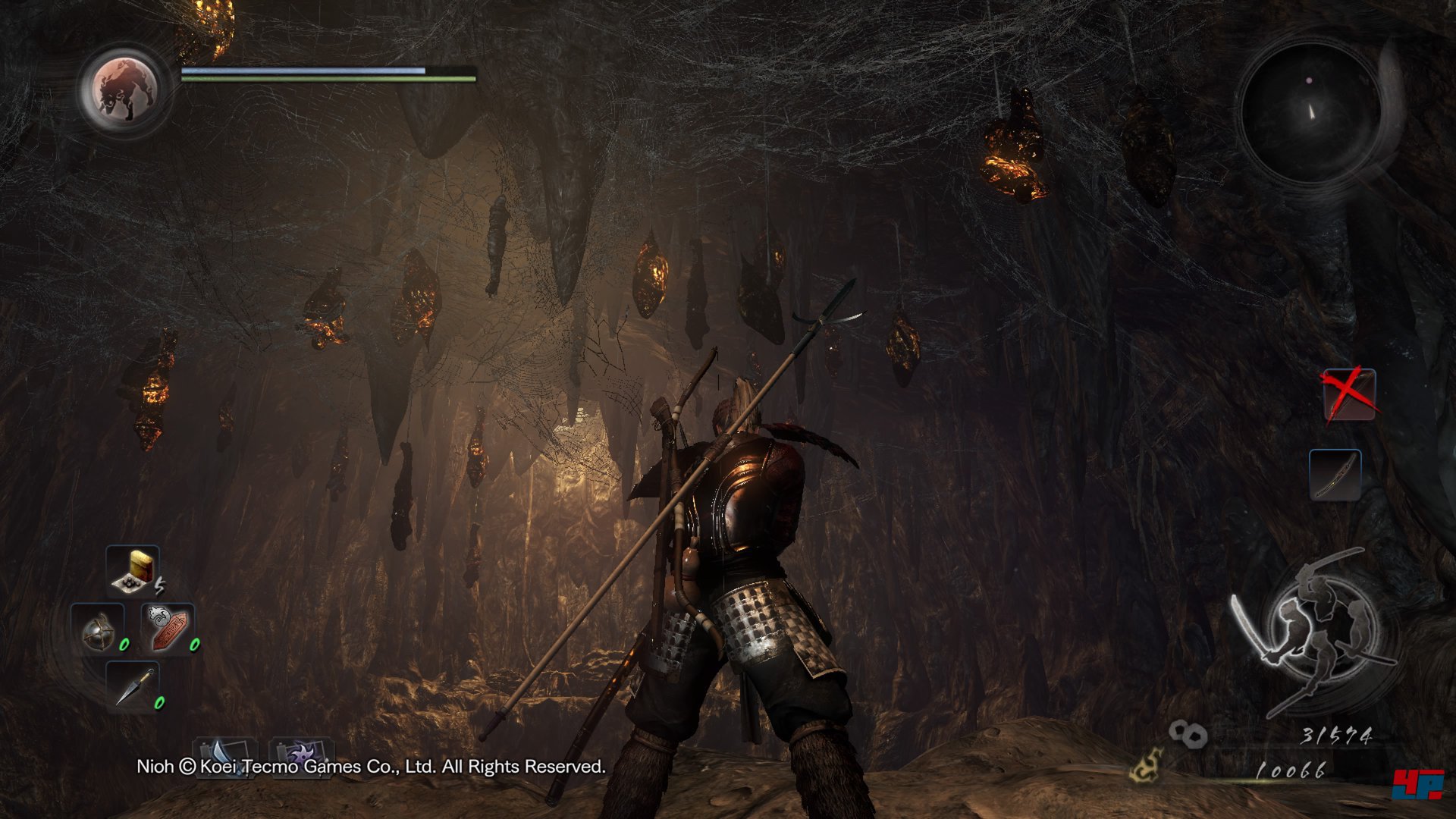The image size is (1456, 819).
Task: Choose the kunai throwing knife slot
Action: [133, 686]
